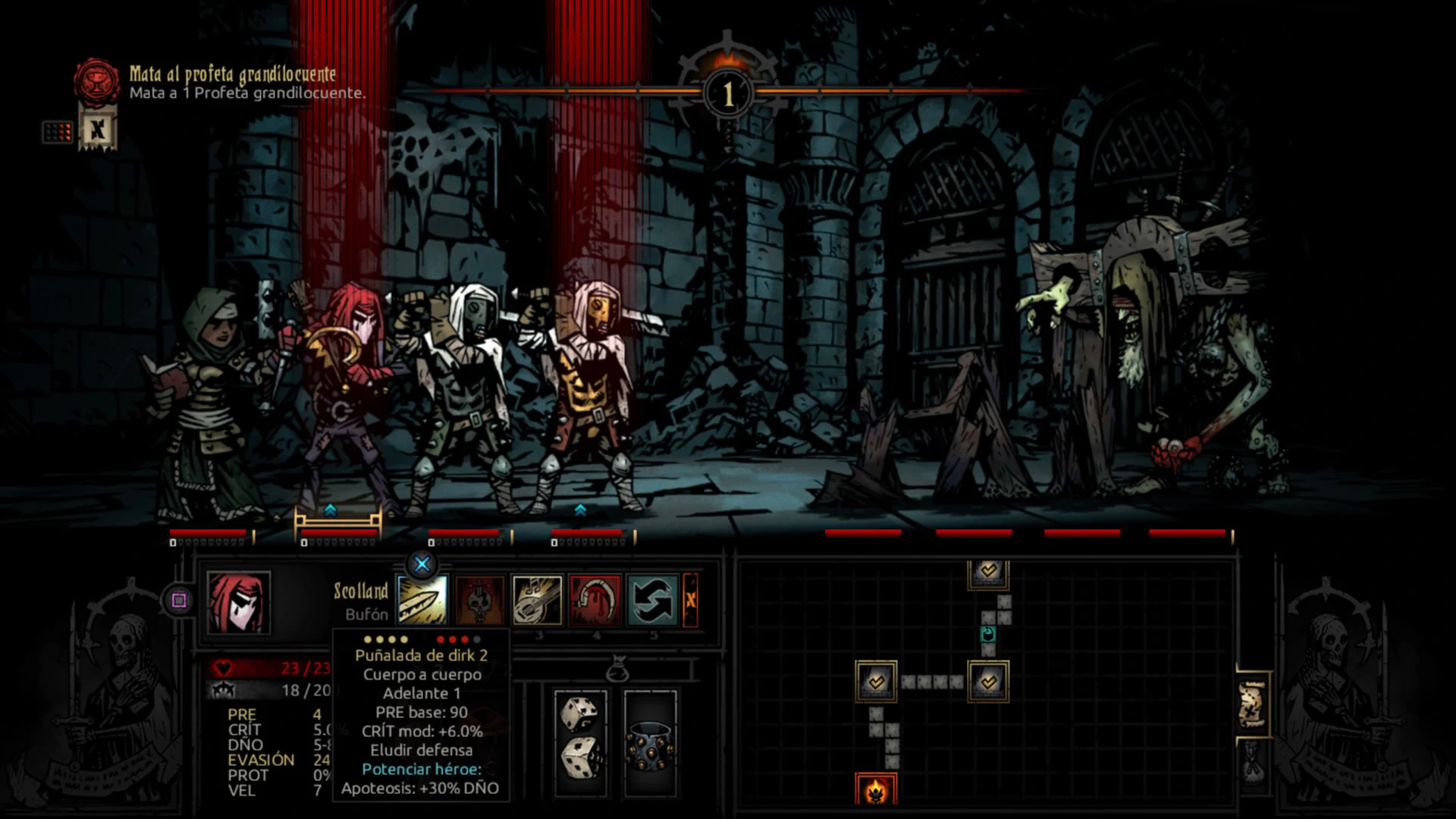The height and width of the screenshot is (819, 1456).
Task: Pass the turn with the orange X
Action: coord(690,600)
